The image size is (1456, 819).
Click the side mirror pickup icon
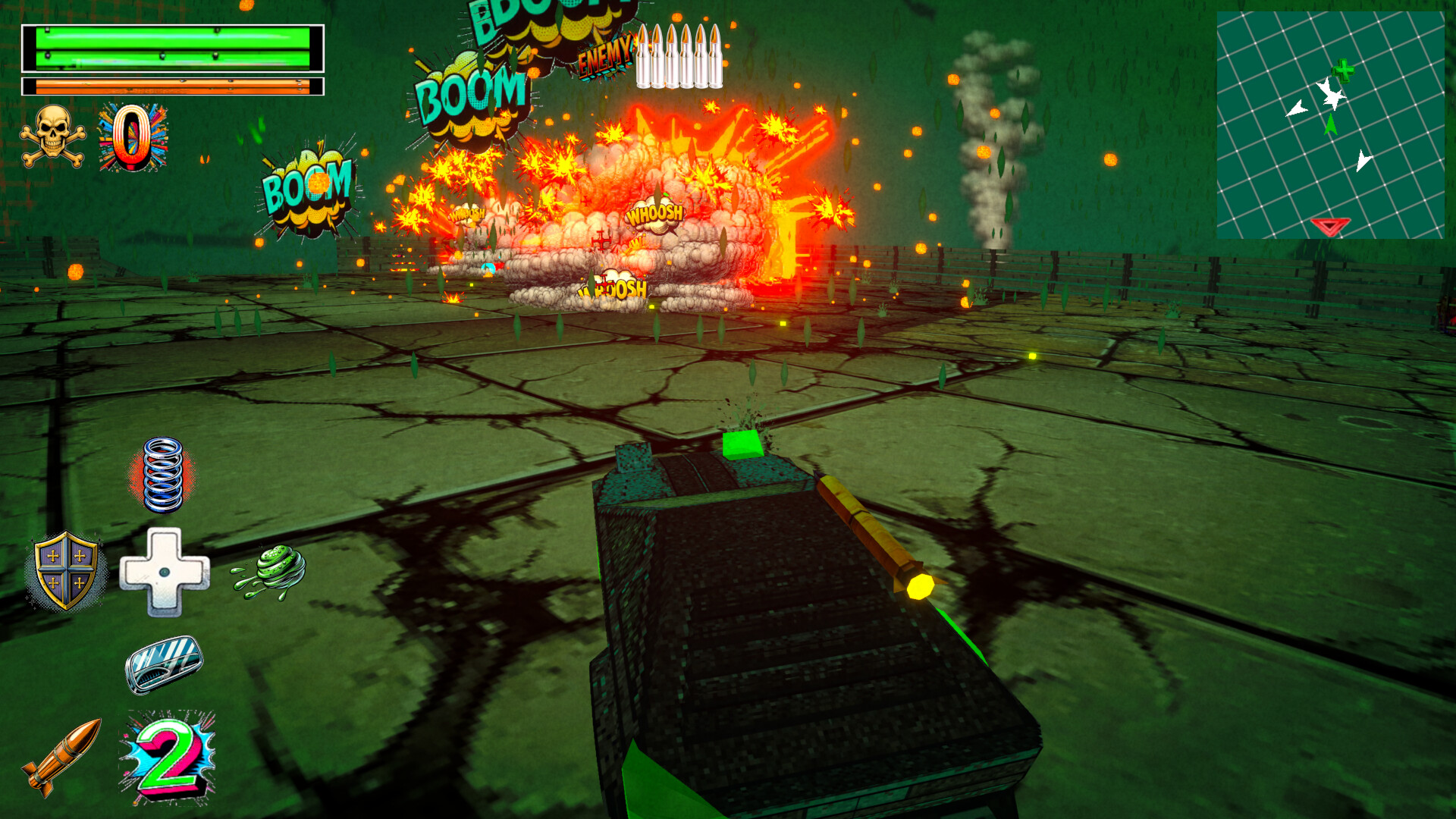(163, 664)
